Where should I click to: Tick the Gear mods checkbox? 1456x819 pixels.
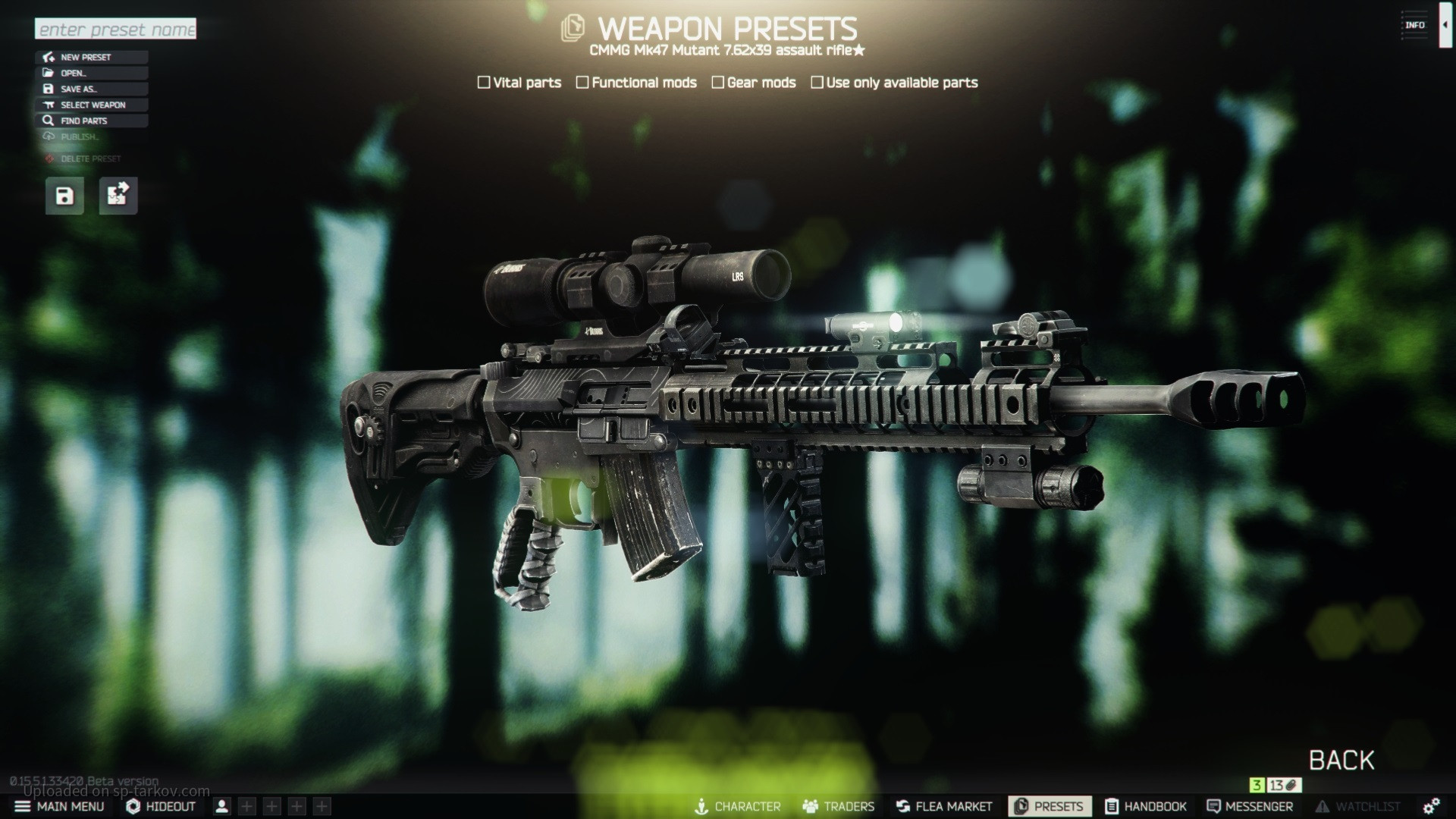tap(718, 83)
